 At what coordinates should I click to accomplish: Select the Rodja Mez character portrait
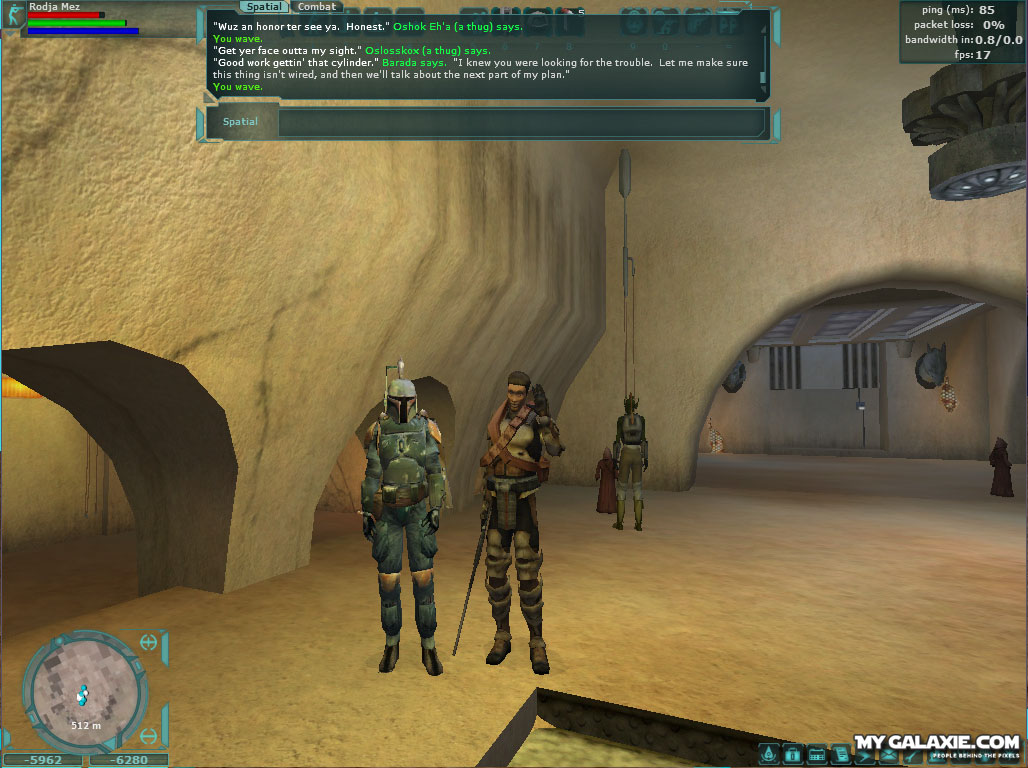pyautogui.click(x=14, y=15)
